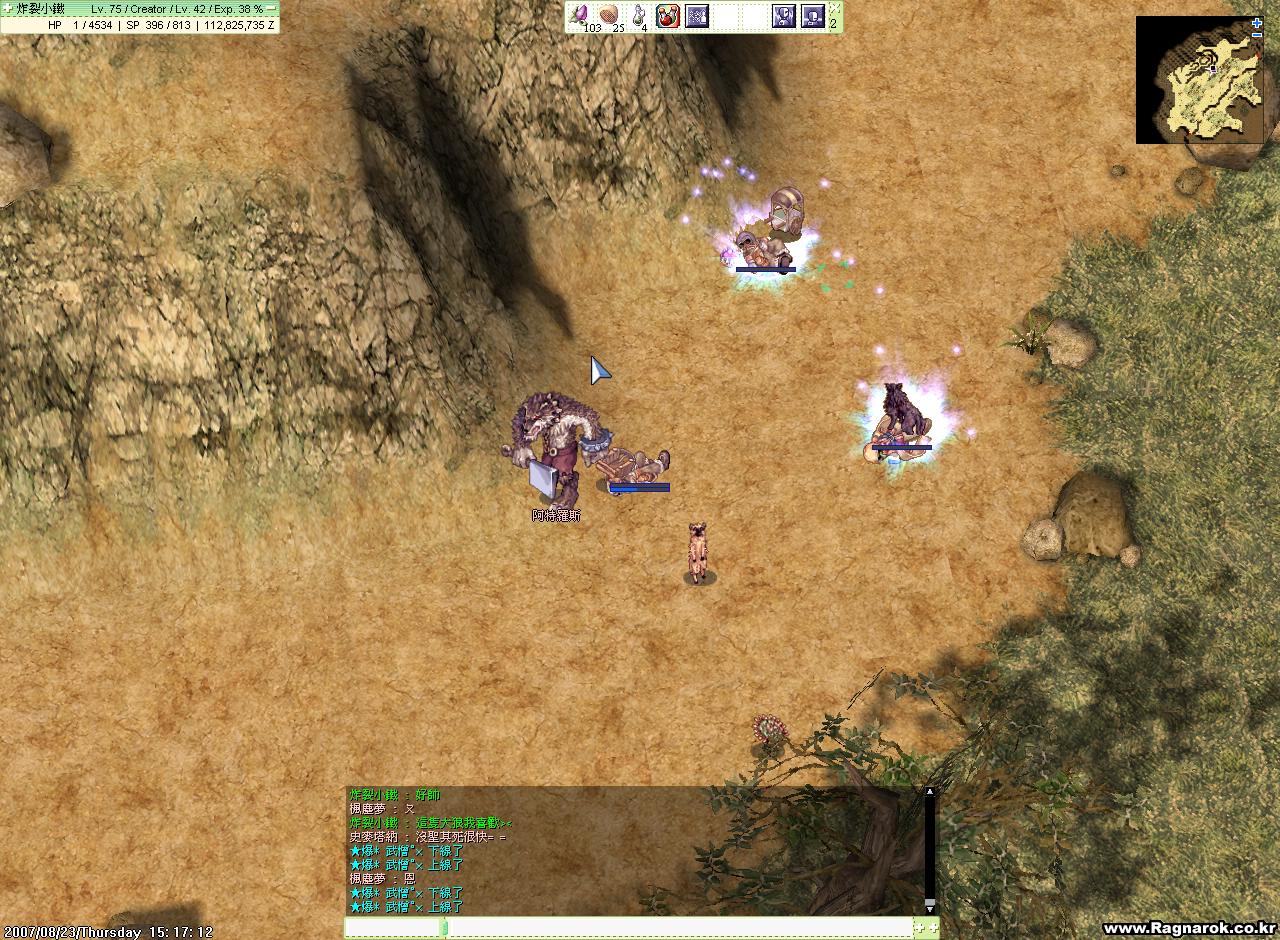Use the purple grape item in hotbar
This screenshot has width=1280, height=940.
pos(581,15)
